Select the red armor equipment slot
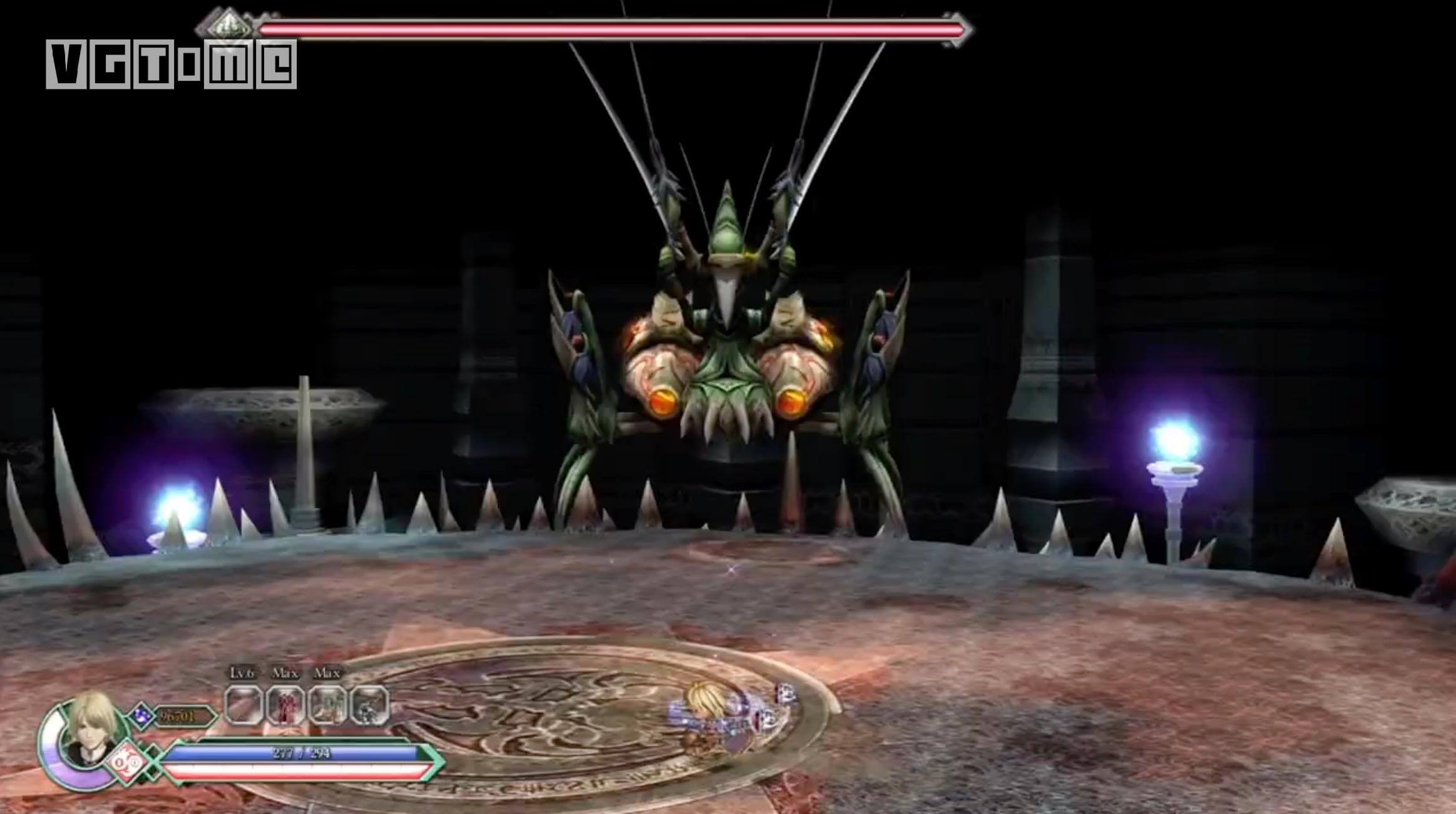This screenshot has height=814, width=1456. [285, 705]
